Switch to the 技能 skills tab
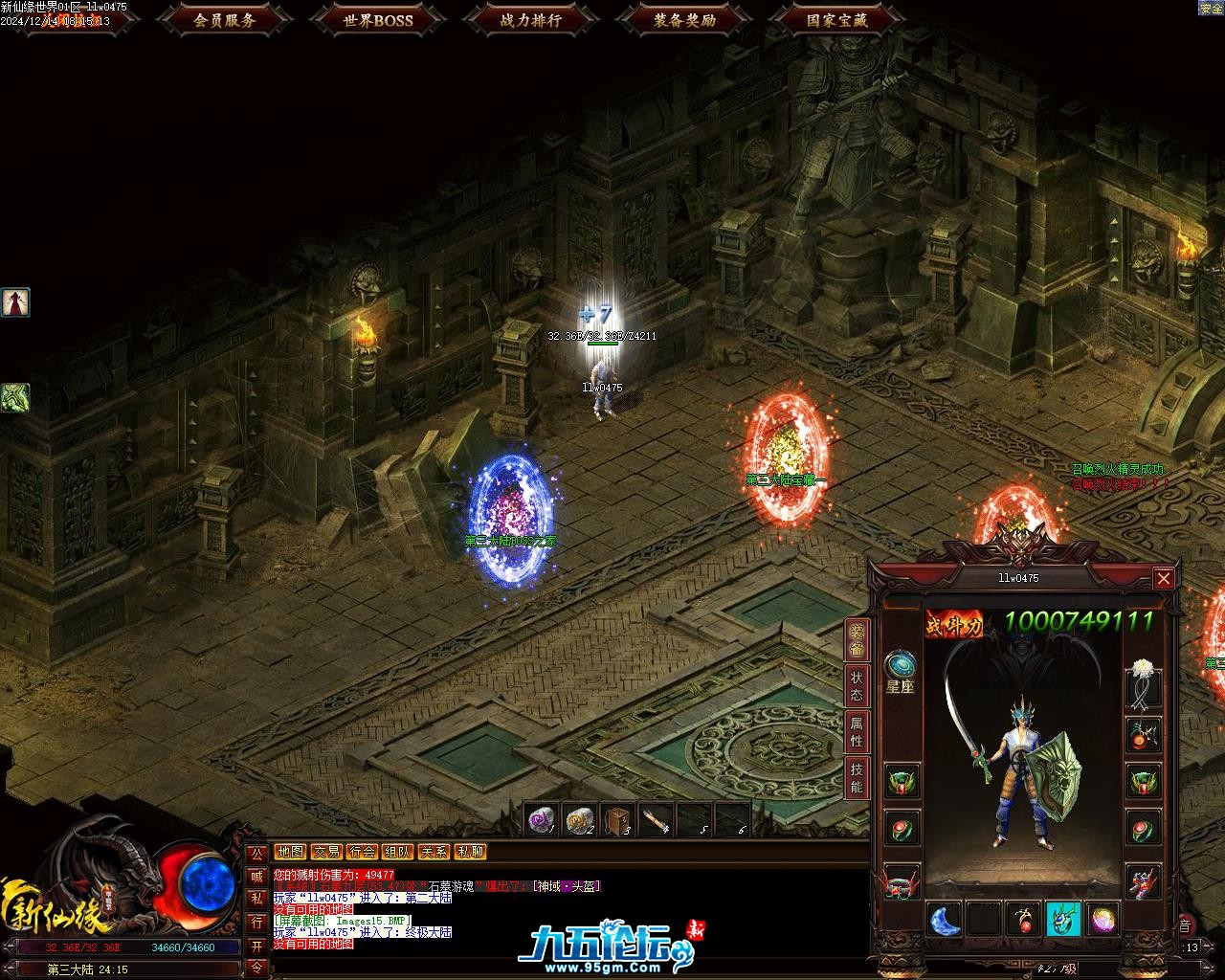The image size is (1225, 980). click(857, 779)
